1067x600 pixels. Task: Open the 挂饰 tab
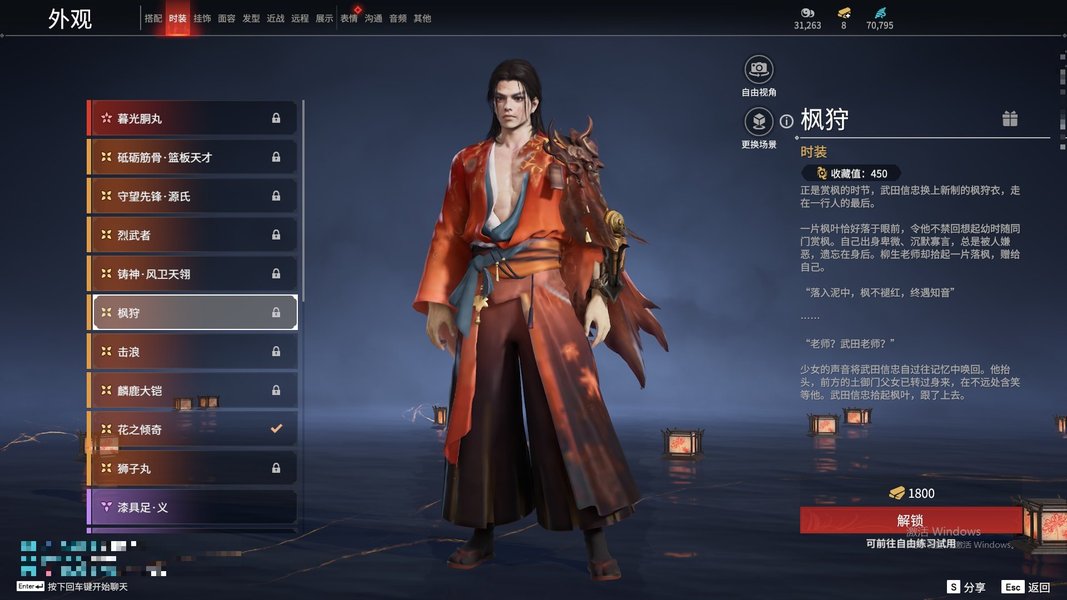click(x=202, y=18)
